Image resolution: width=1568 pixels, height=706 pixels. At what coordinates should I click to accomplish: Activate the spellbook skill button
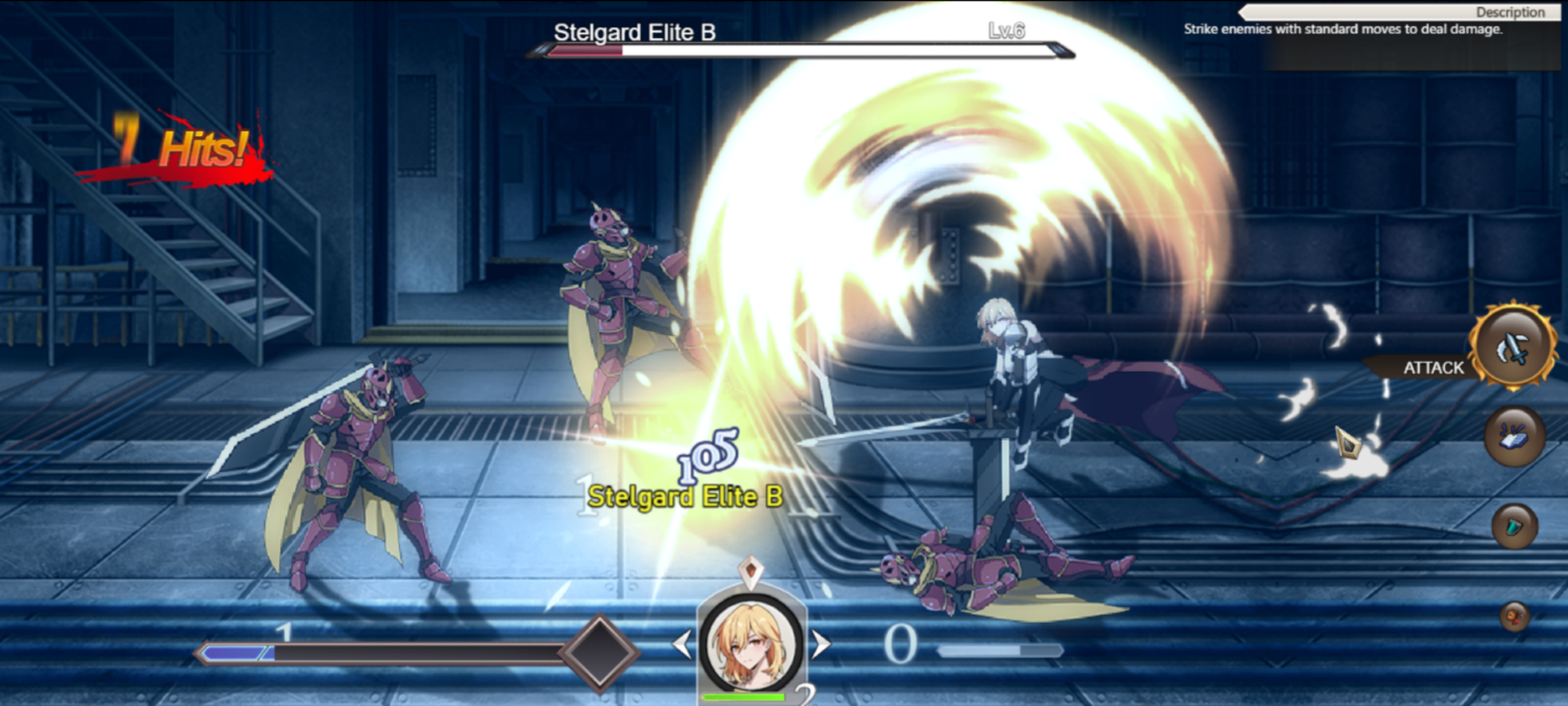(x=1515, y=437)
